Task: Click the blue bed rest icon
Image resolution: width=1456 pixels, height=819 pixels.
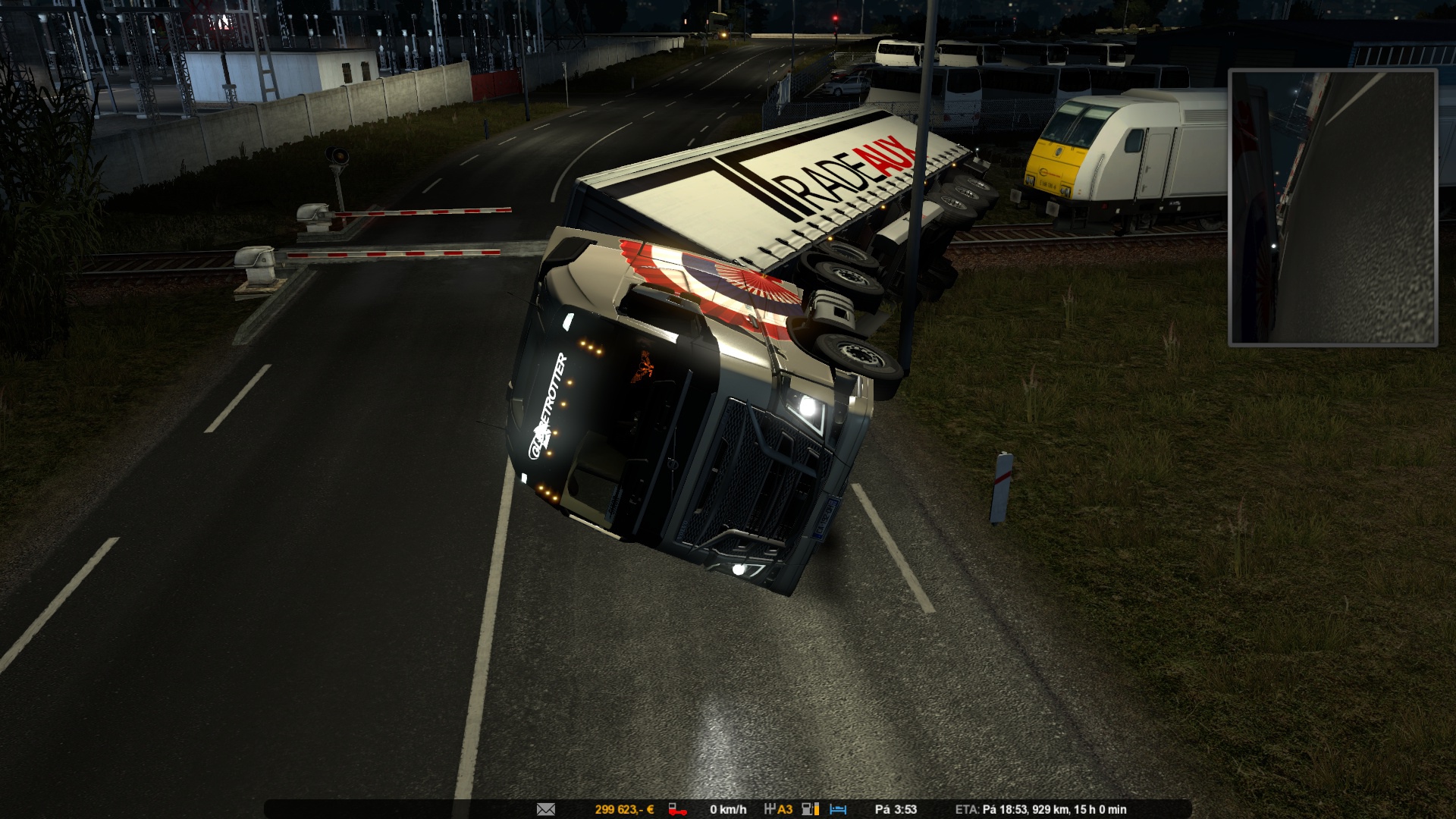Action: (838, 809)
